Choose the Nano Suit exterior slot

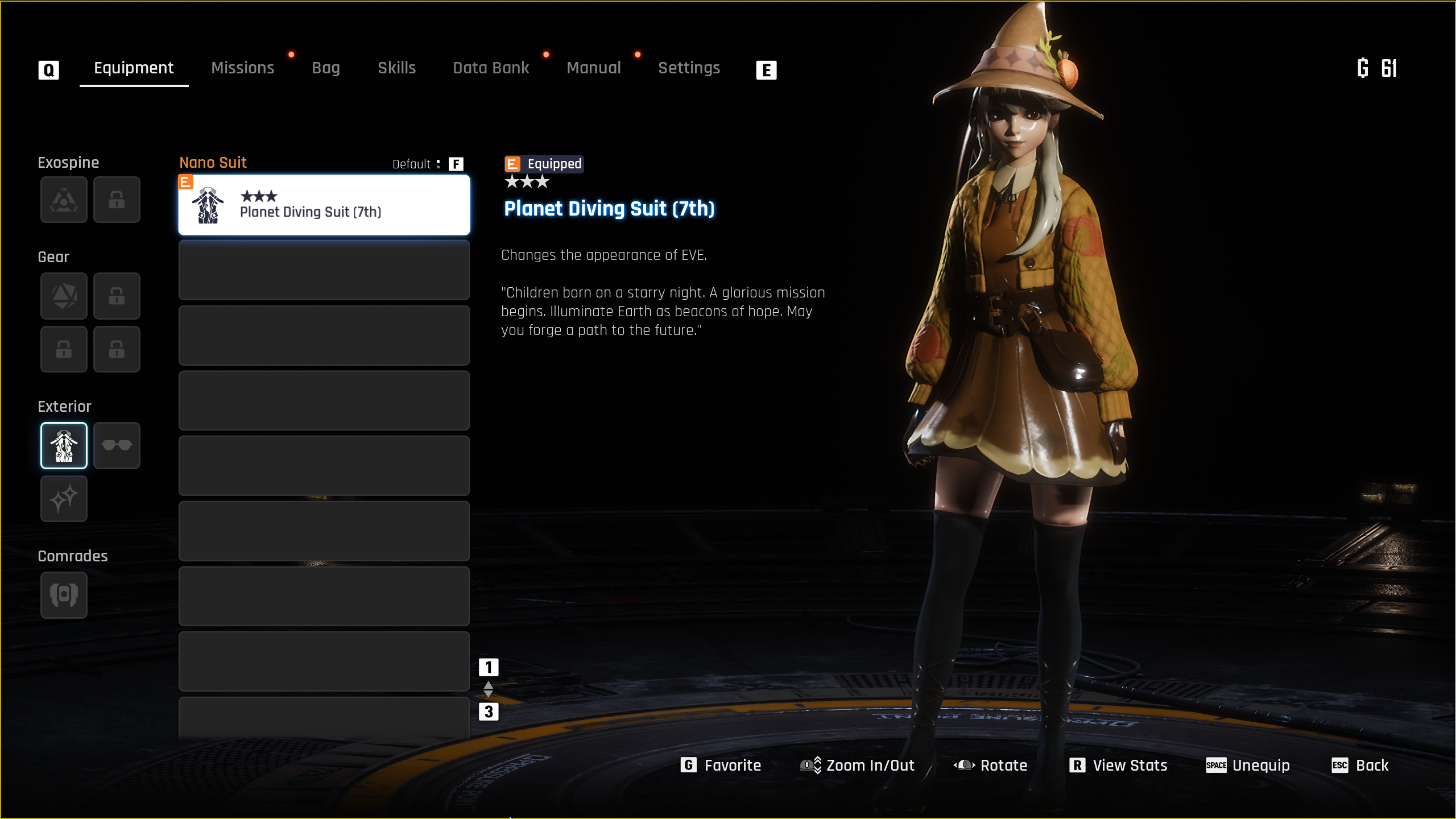[x=64, y=445]
